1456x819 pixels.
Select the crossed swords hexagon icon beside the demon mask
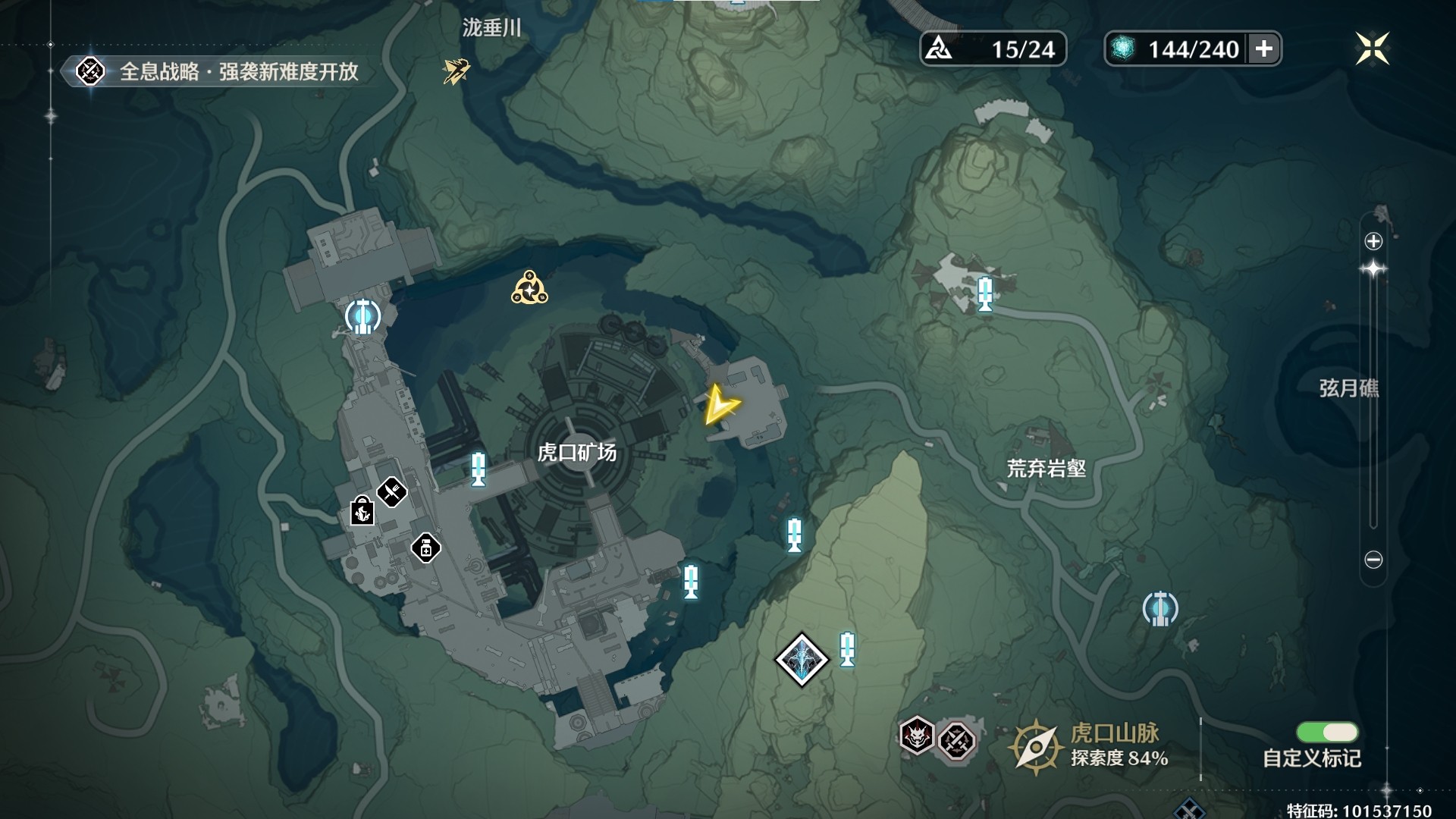956,739
